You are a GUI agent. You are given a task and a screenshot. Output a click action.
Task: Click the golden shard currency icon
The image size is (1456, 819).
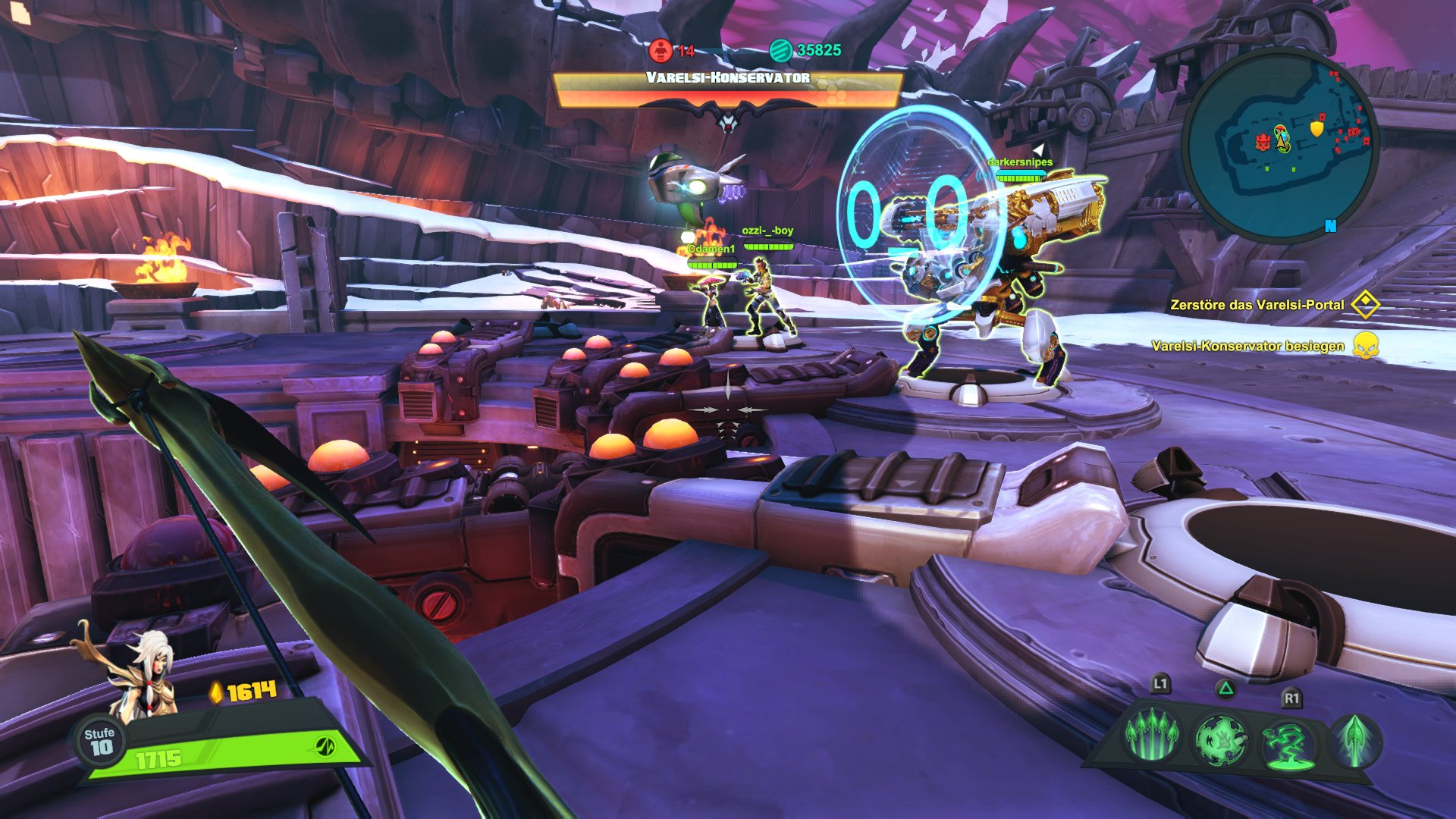(x=217, y=693)
